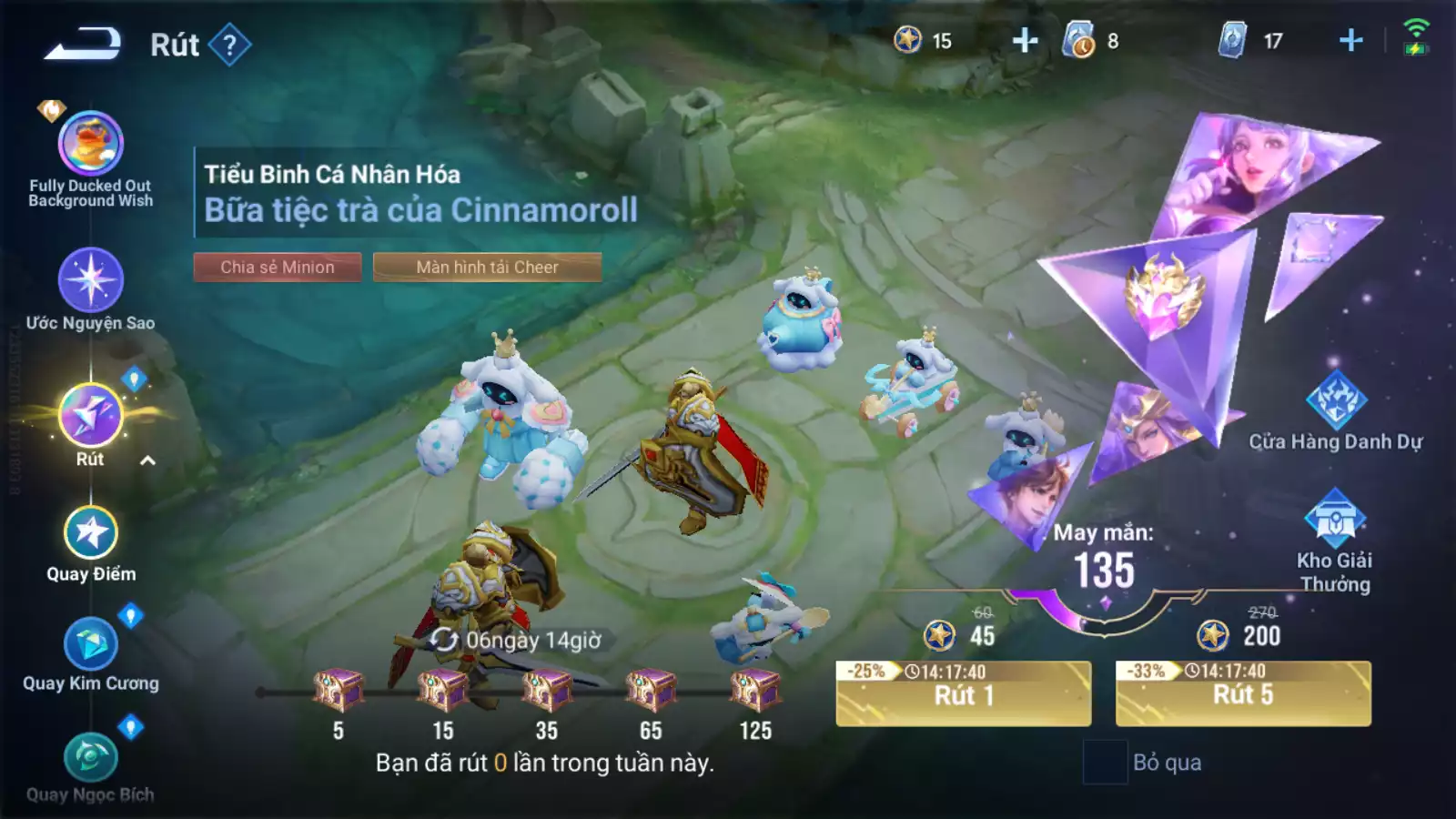This screenshot has width=1456, height=819.
Task: Add more blue ticket currency
Action: tap(1350, 41)
